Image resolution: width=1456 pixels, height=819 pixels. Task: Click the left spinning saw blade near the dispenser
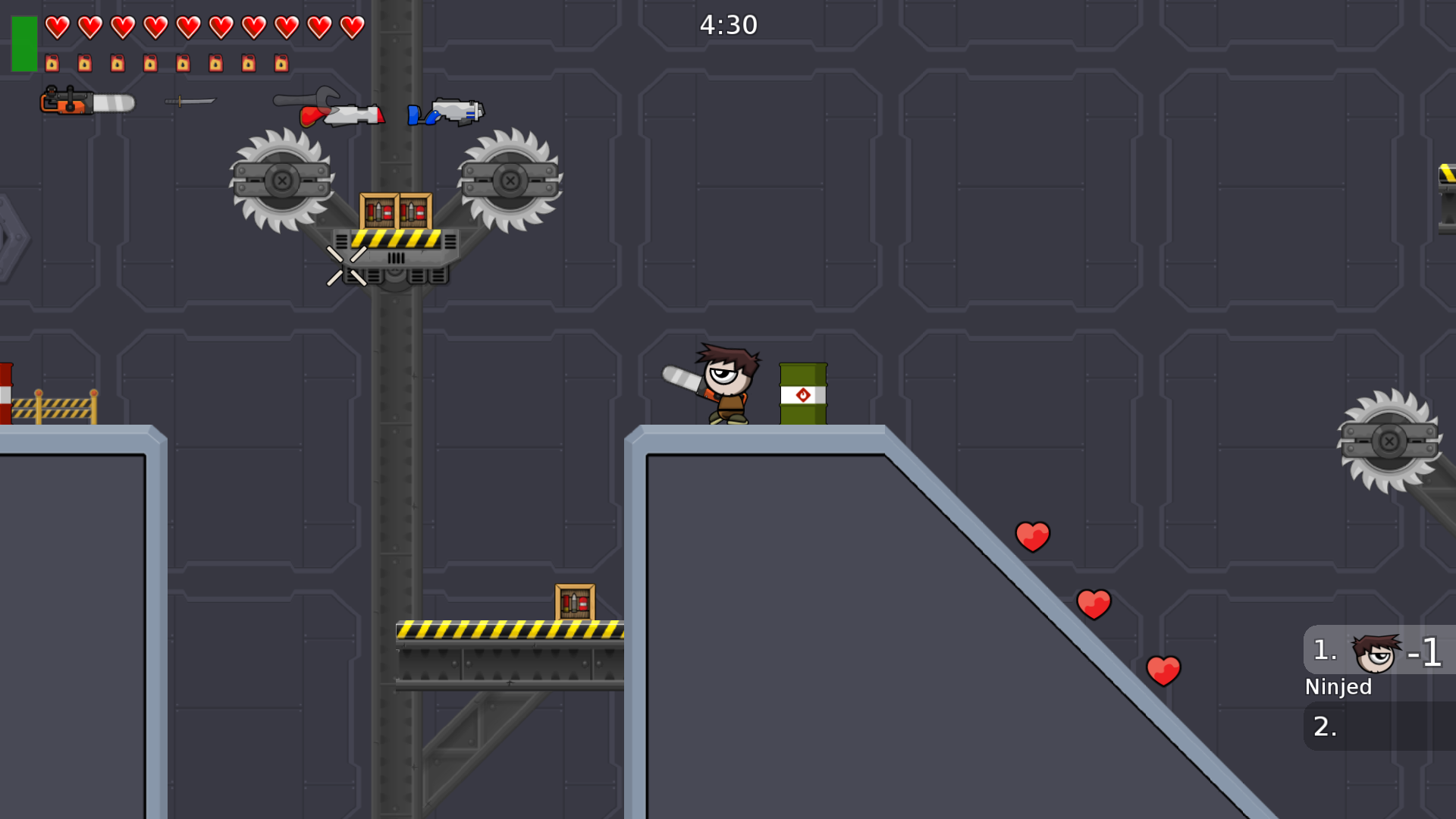281,180
